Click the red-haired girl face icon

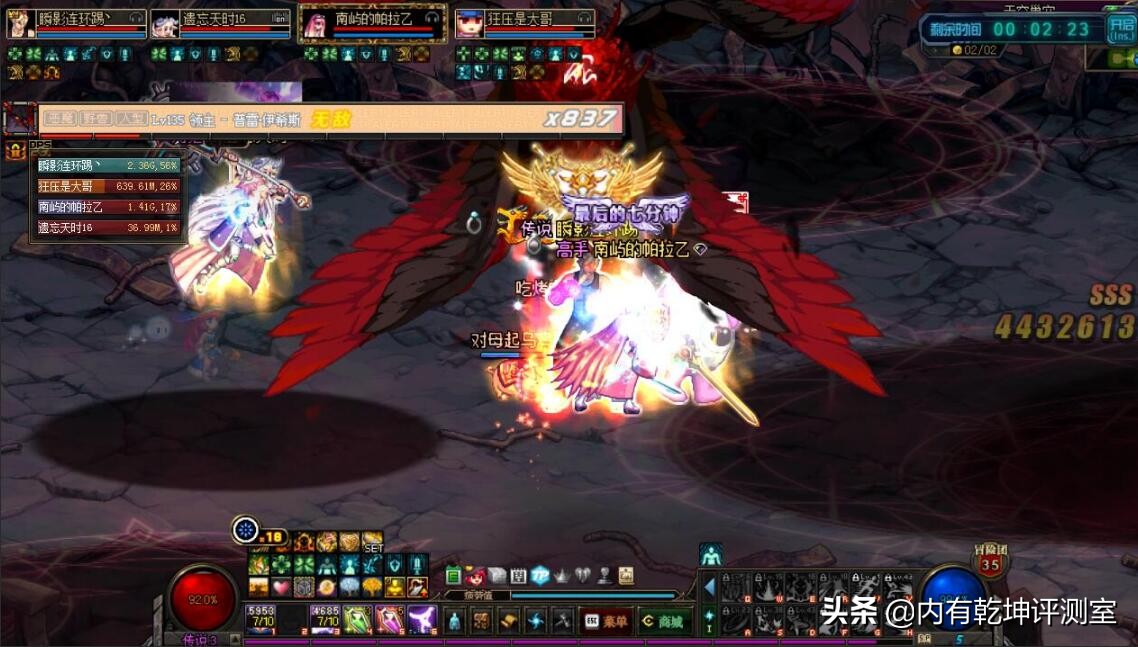pos(474,576)
